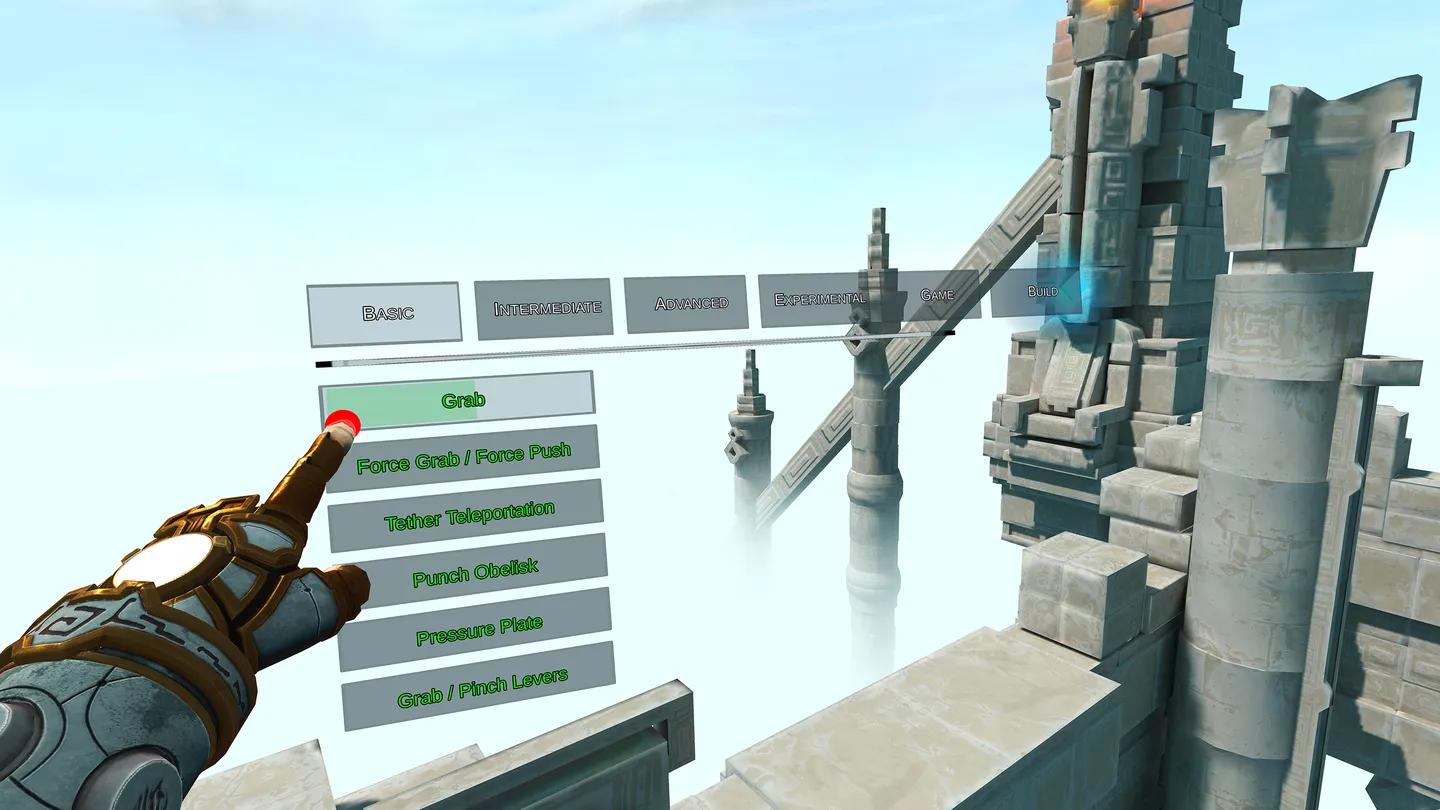Click the horizontal divider line under the tabs
Image resolution: width=1440 pixels, height=810 pixels.
(x=600, y=352)
